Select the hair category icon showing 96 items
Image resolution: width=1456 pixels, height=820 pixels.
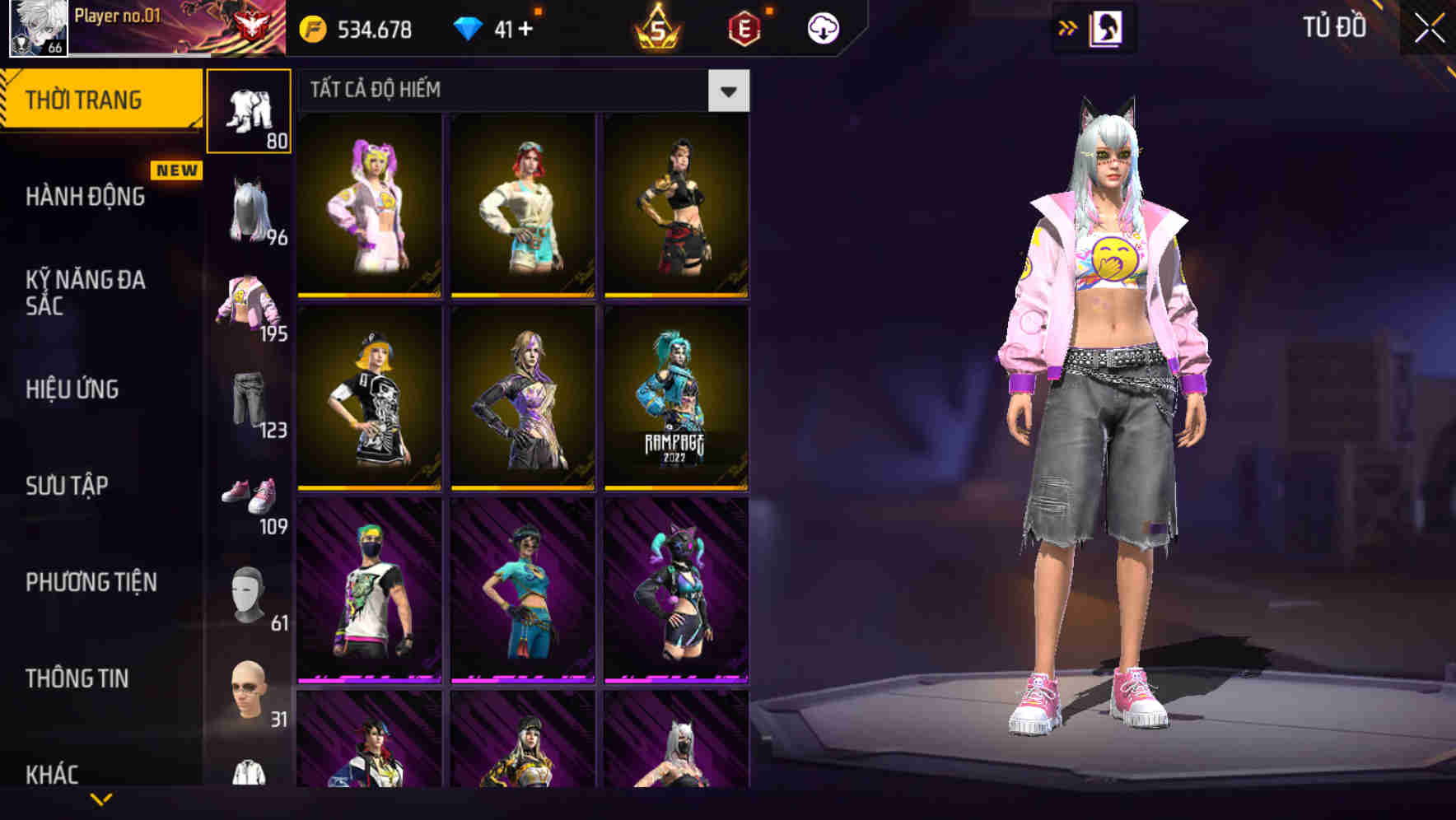point(249,210)
